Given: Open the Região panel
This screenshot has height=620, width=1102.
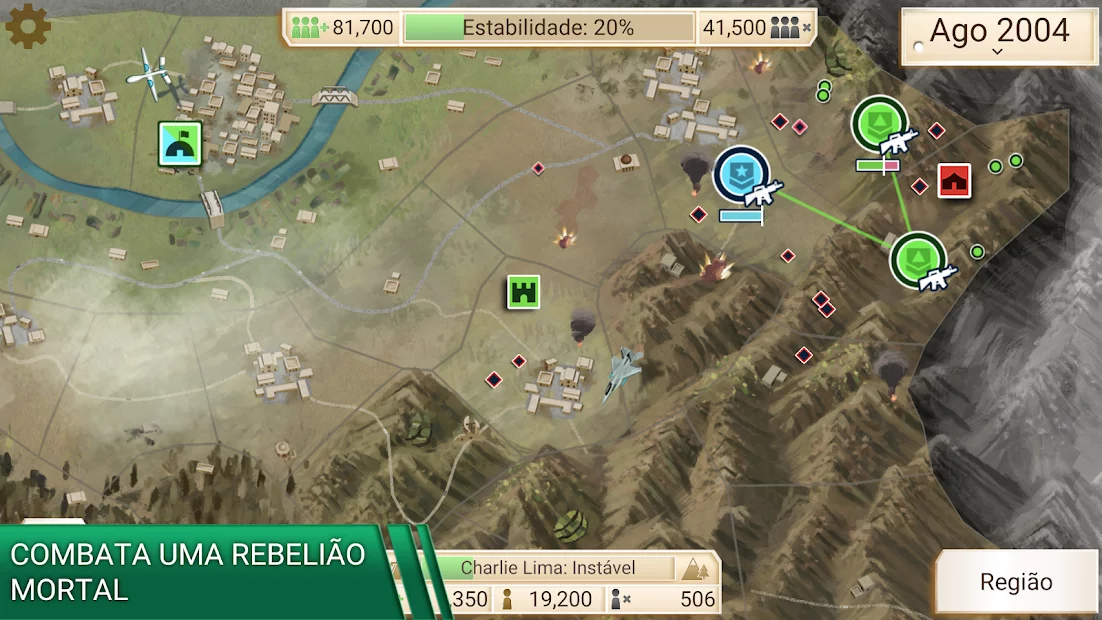Looking at the screenshot, I should coord(1016,582).
